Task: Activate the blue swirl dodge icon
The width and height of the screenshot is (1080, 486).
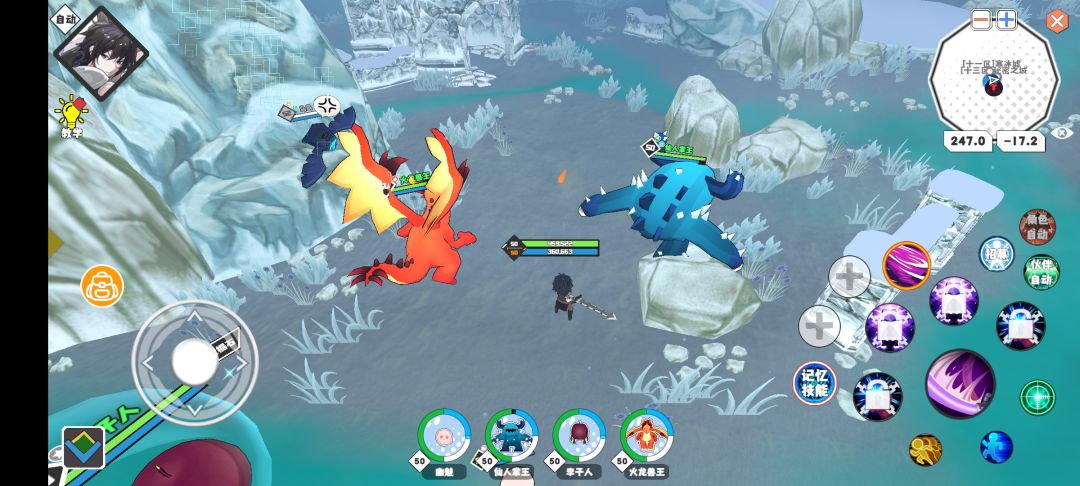Action: (x=996, y=447)
